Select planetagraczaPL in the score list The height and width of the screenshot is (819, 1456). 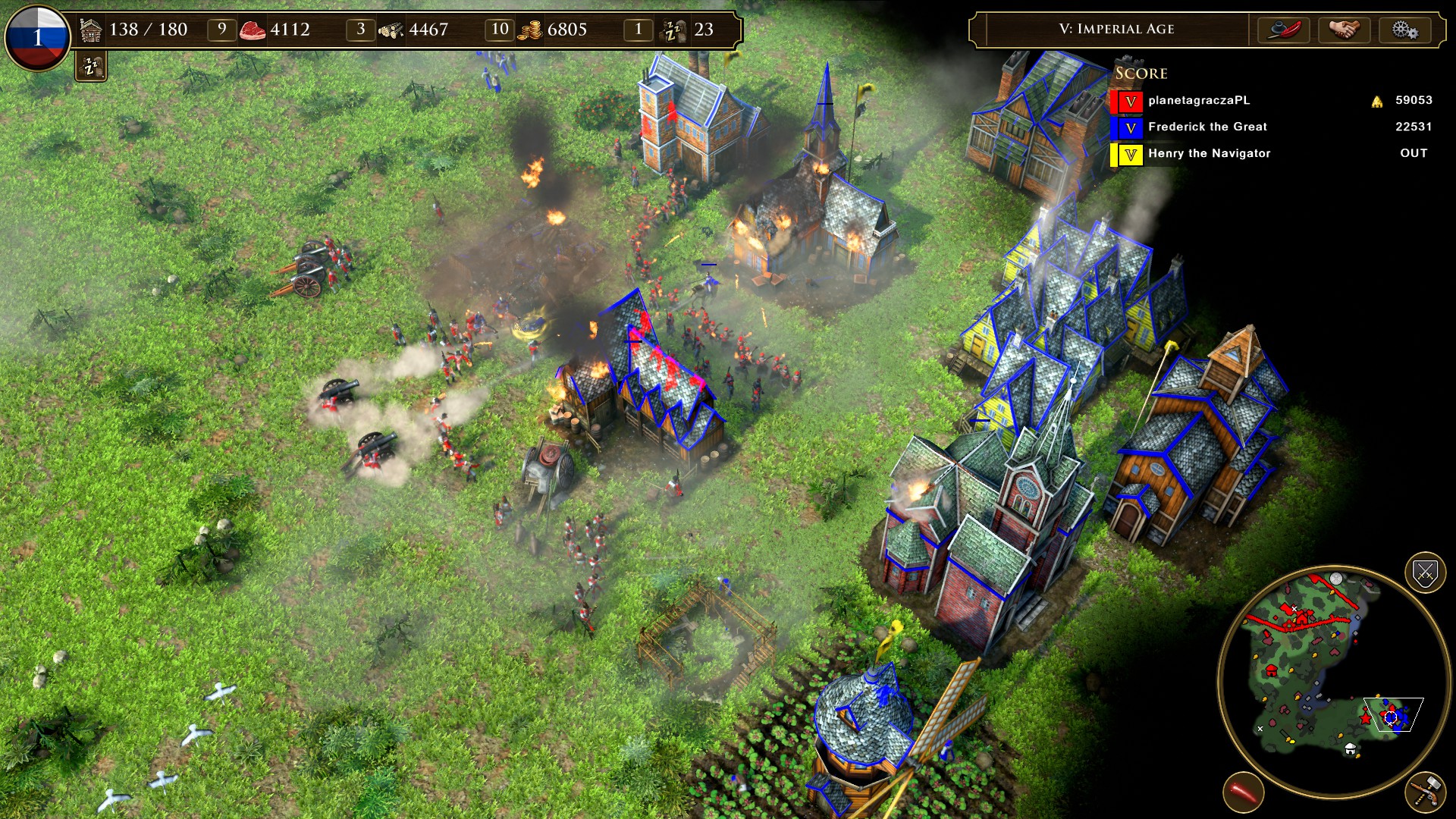pyautogui.click(x=1198, y=100)
